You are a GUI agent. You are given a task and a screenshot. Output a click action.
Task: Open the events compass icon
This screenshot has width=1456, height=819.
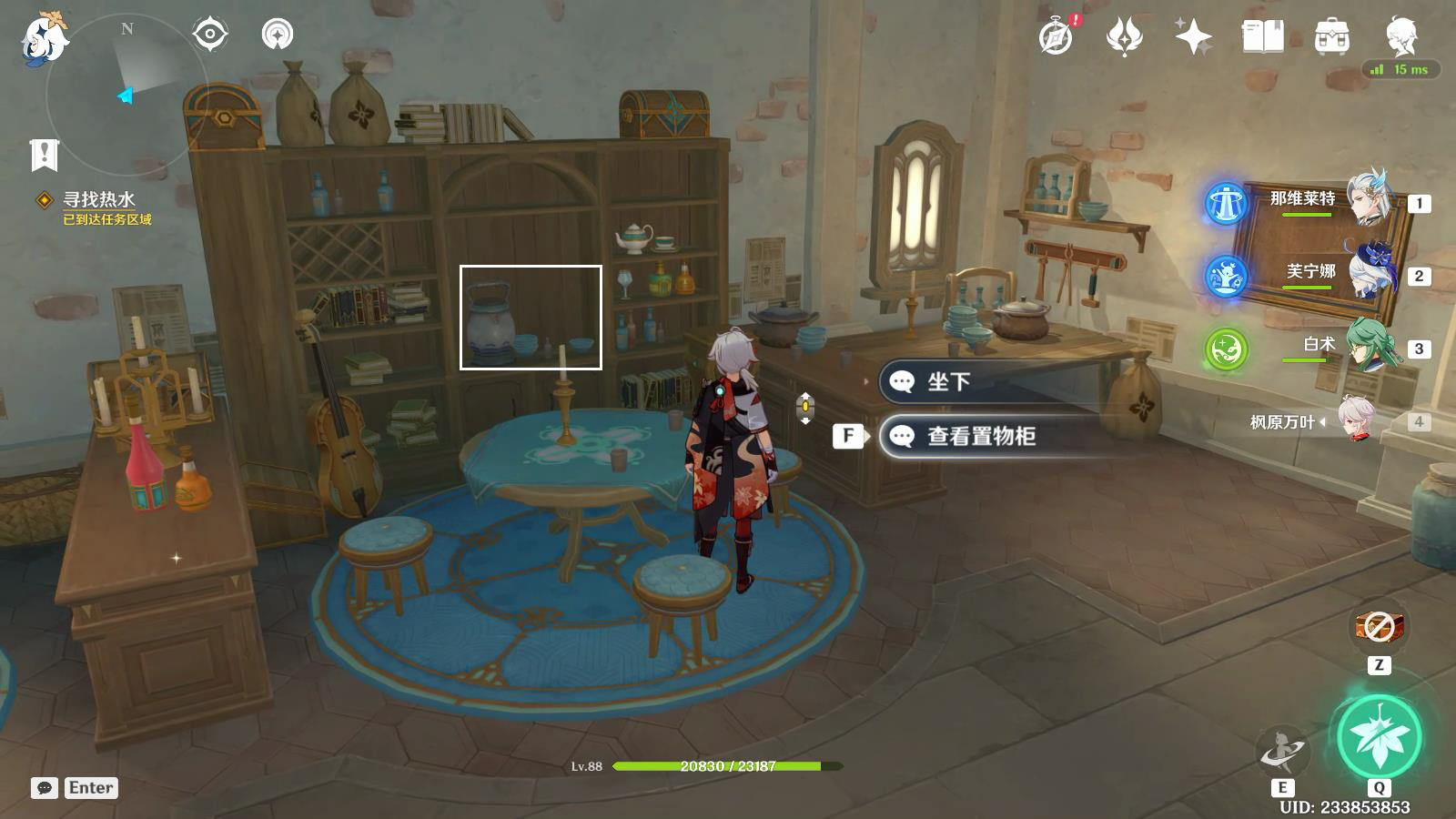pyautogui.click(x=1056, y=37)
